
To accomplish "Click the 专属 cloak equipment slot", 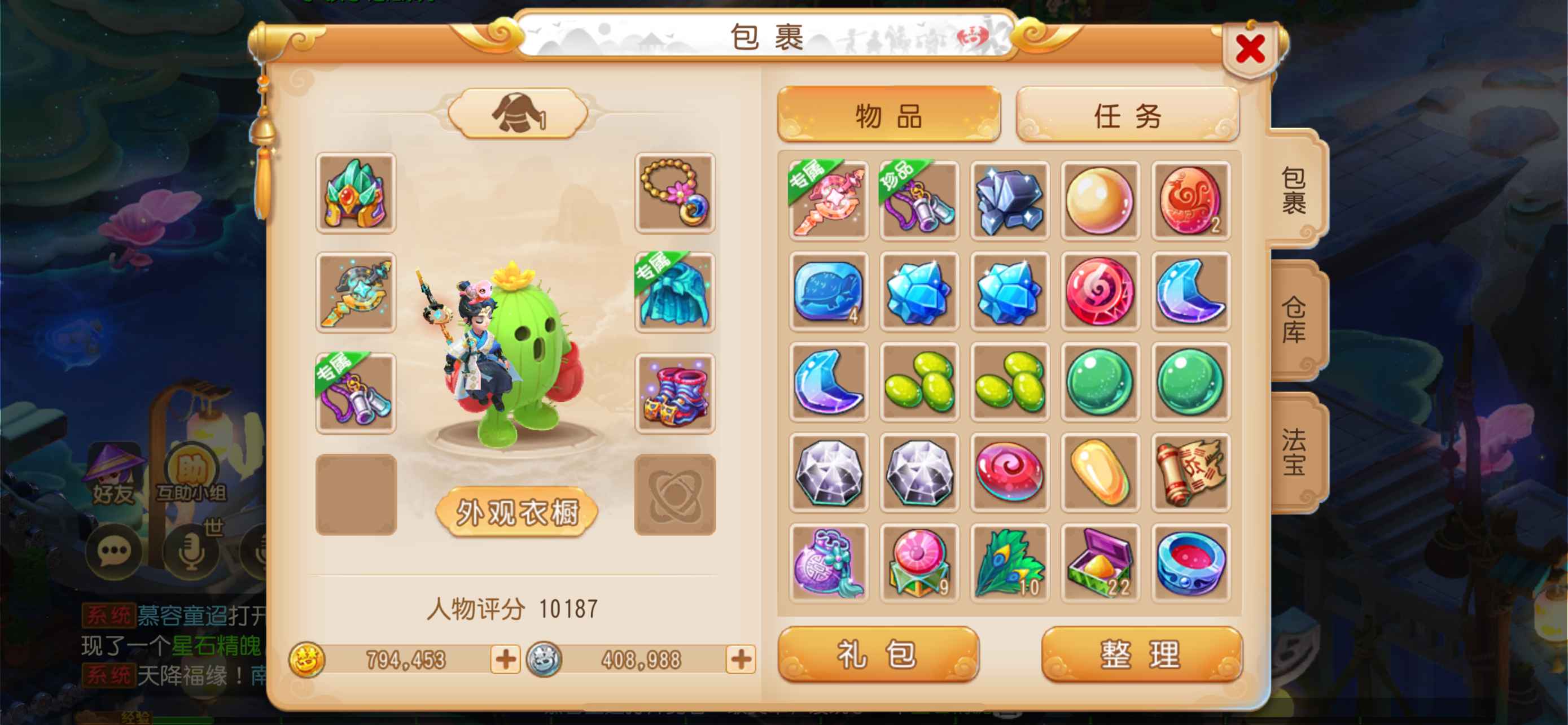I will 674,294.
